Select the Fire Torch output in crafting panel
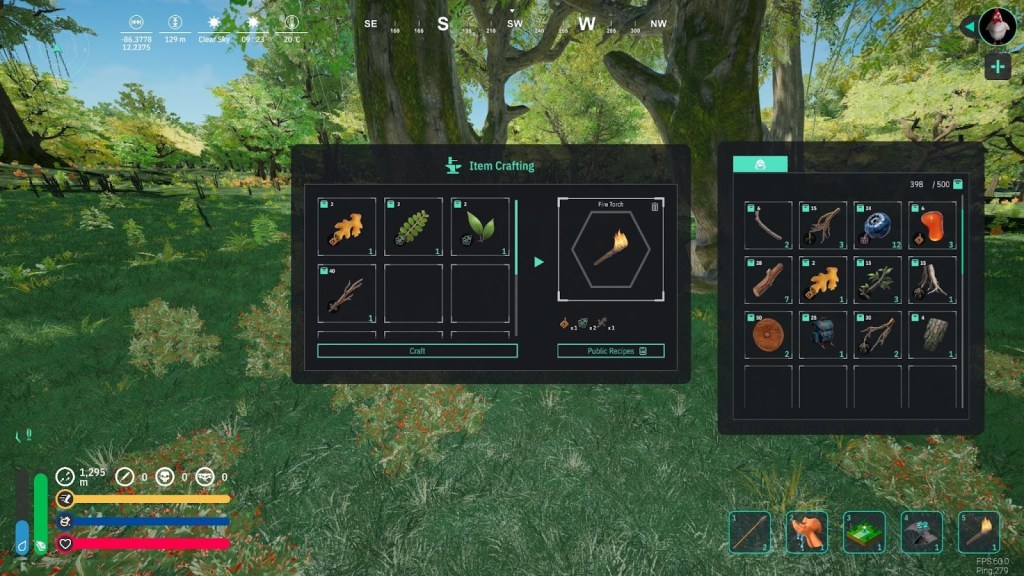 pos(610,248)
